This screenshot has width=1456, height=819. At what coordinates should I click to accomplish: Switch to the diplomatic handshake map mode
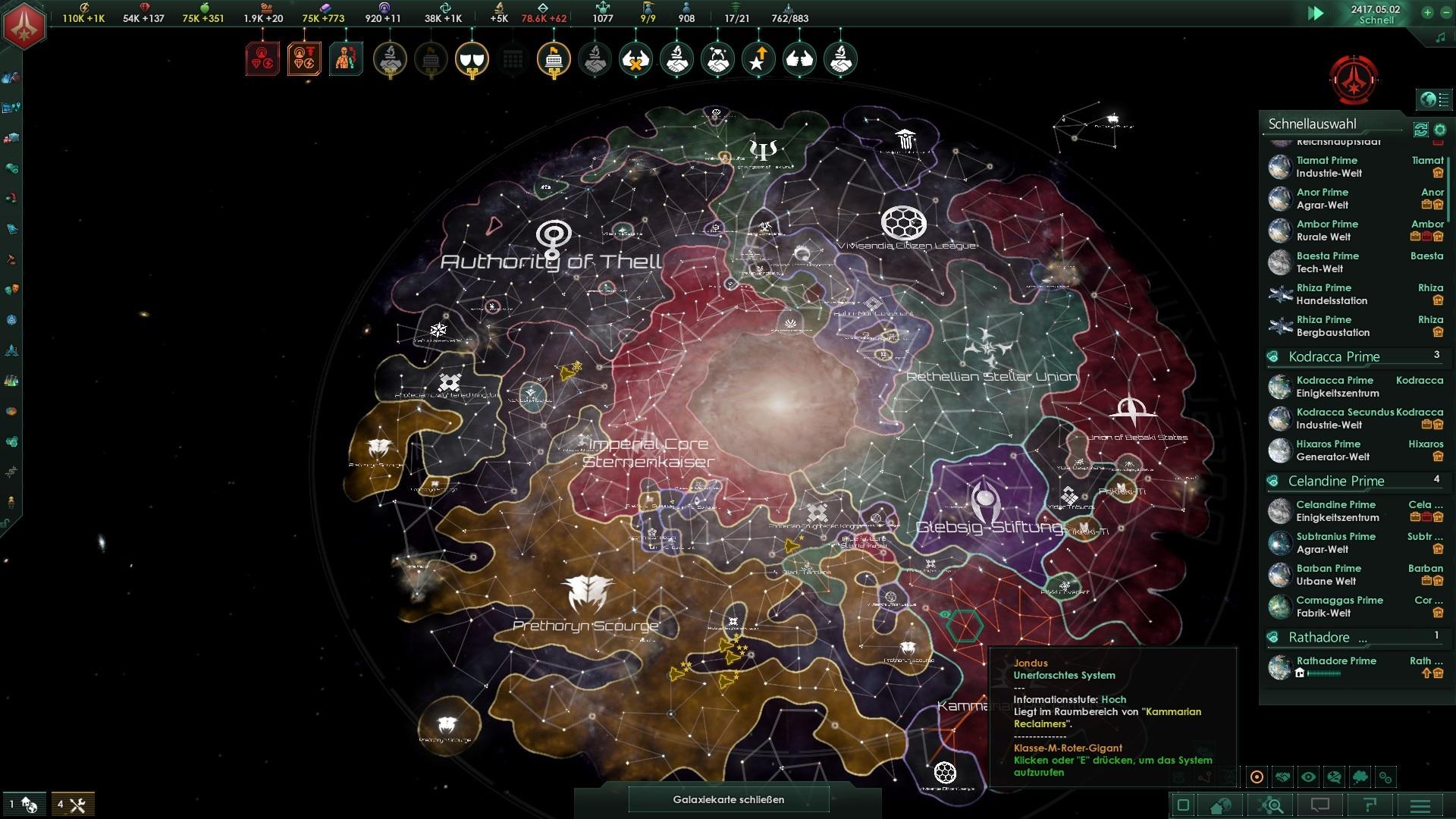click(x=1282, y=777)
